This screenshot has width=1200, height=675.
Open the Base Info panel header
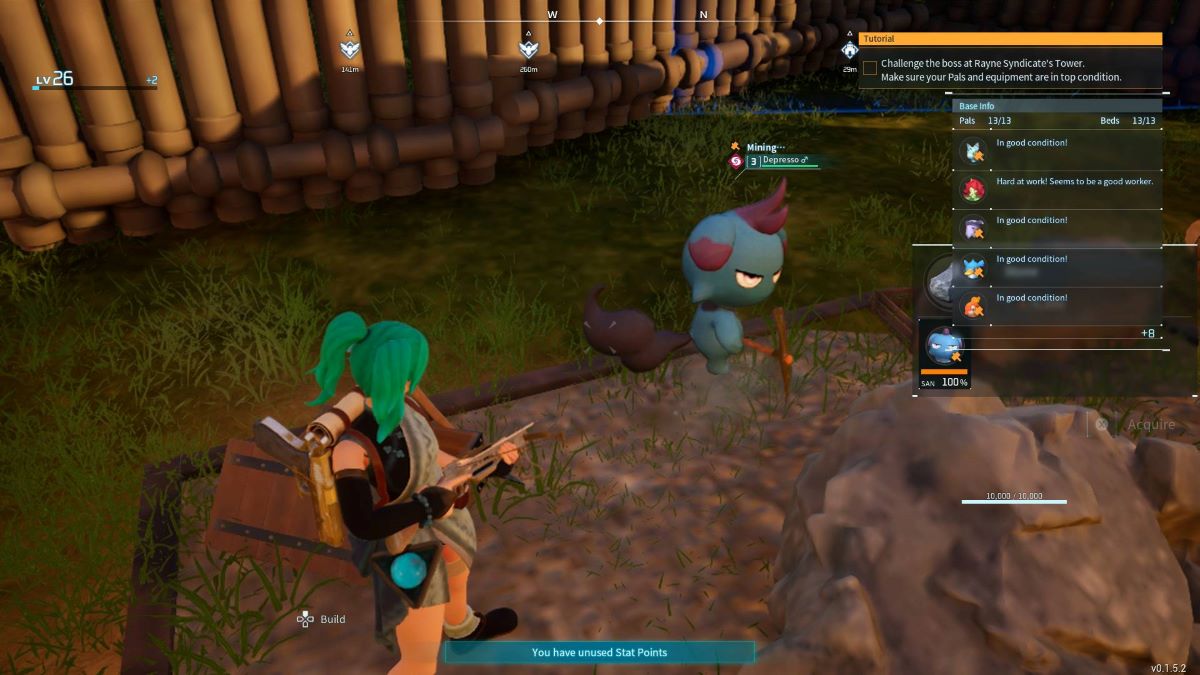click(1056, 106)
